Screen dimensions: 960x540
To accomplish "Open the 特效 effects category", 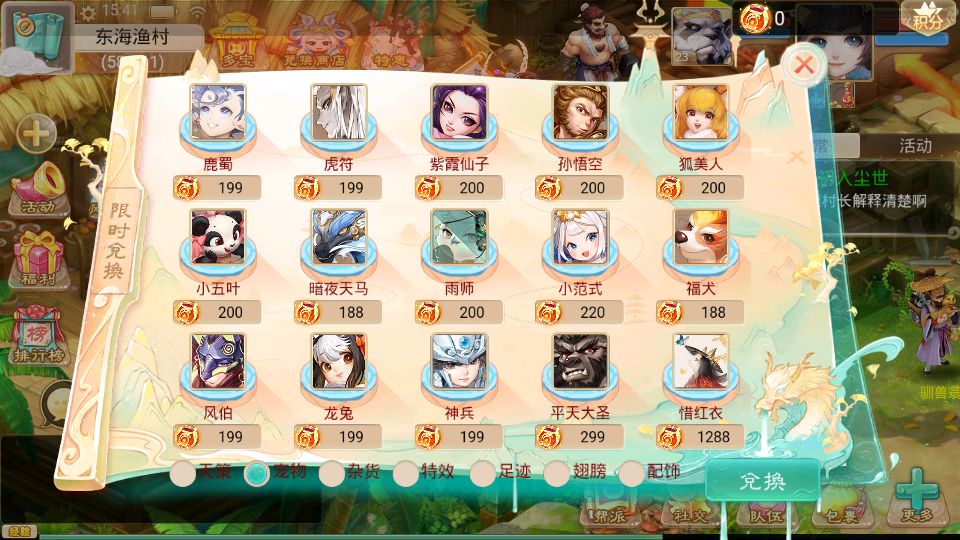I will (406, 474).
